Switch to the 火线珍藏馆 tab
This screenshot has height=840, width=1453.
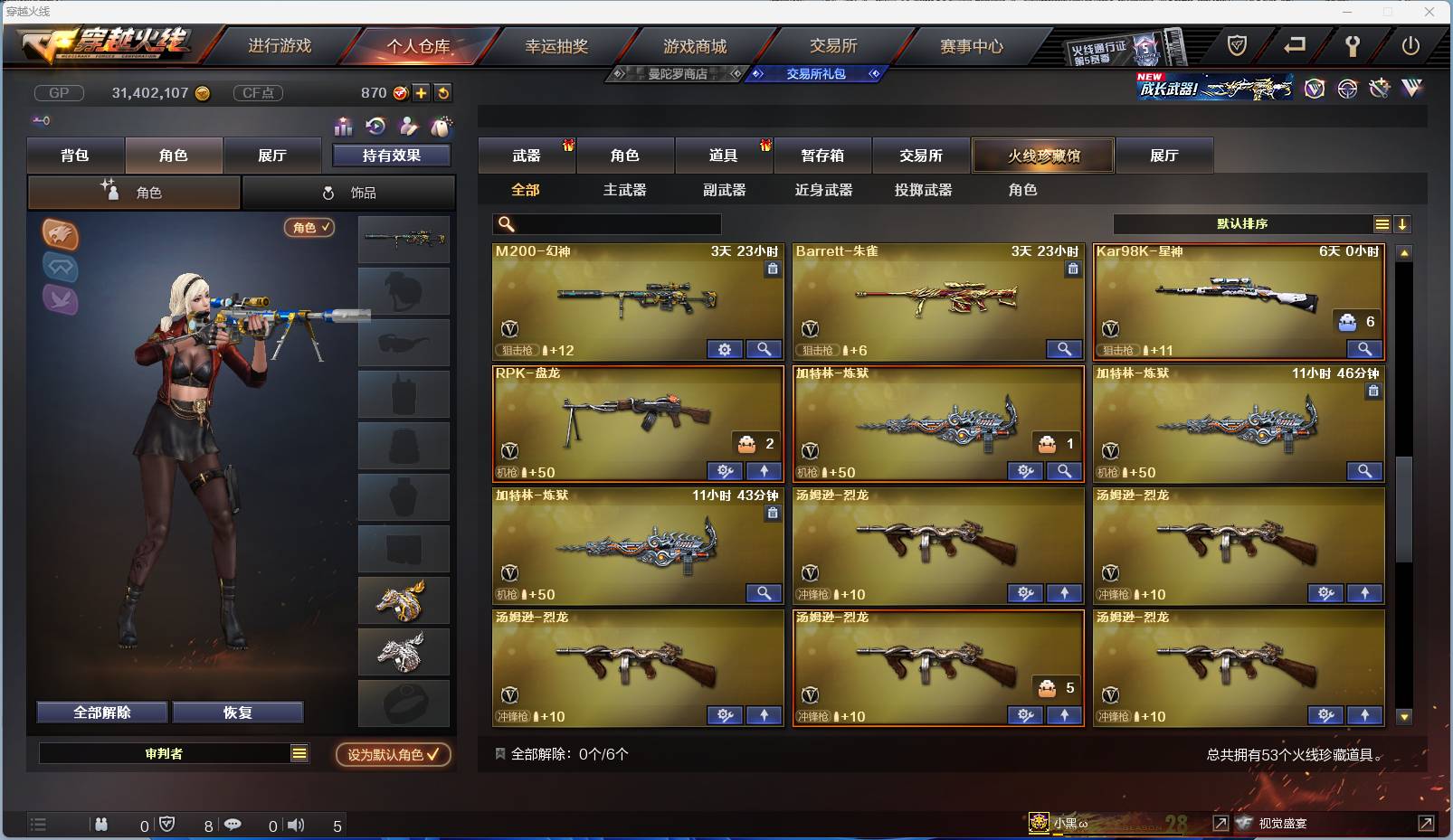(x=1043, y=155)
